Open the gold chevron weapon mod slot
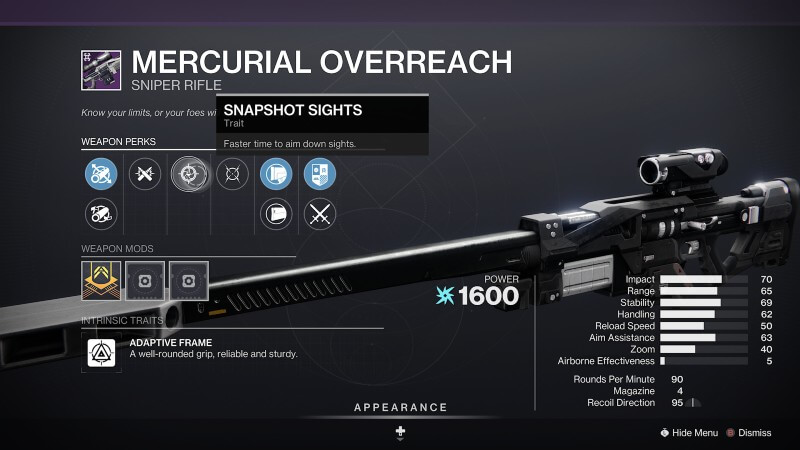 (x=101, y=281)
